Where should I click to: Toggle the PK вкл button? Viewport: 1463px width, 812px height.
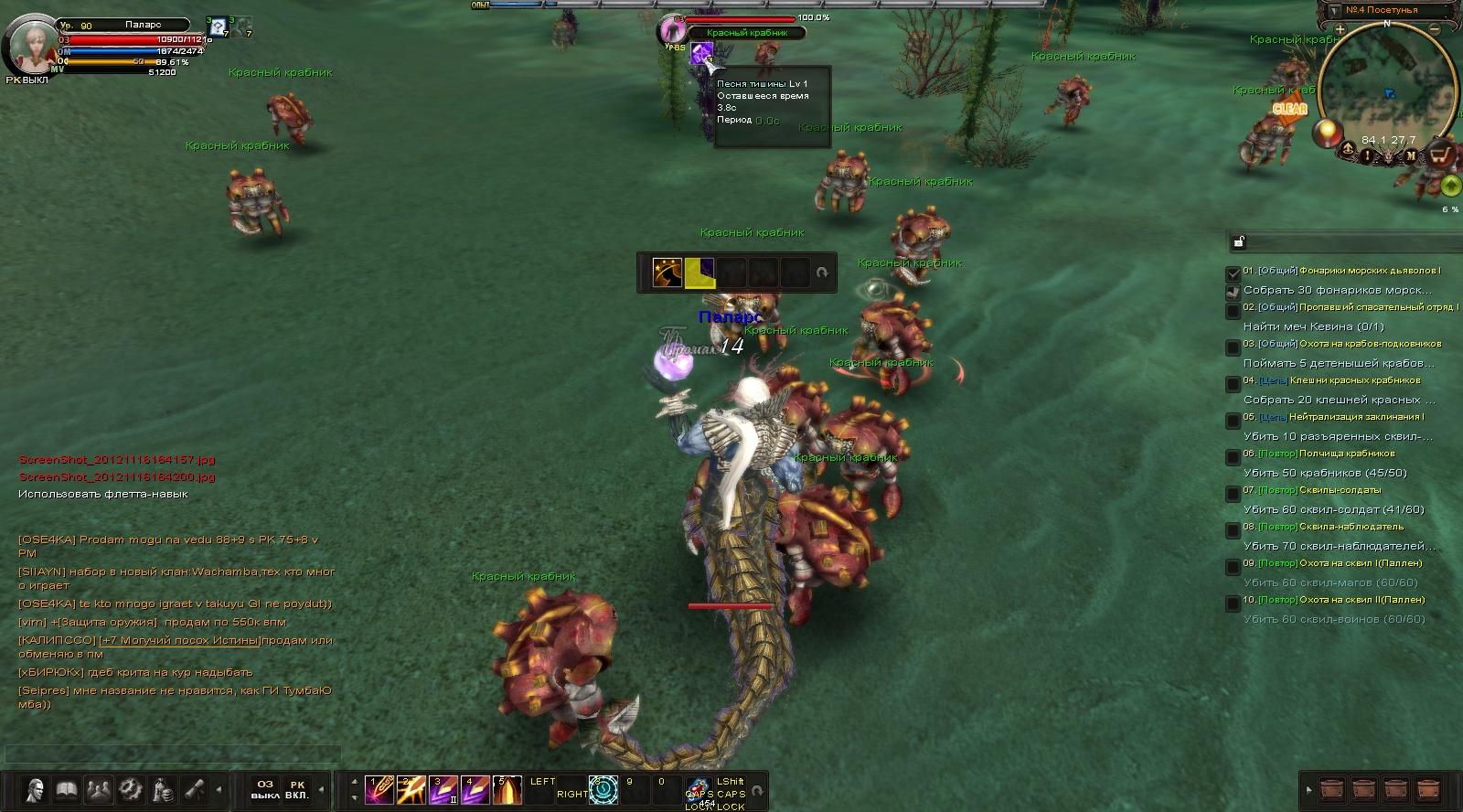(x=297, y=789)
